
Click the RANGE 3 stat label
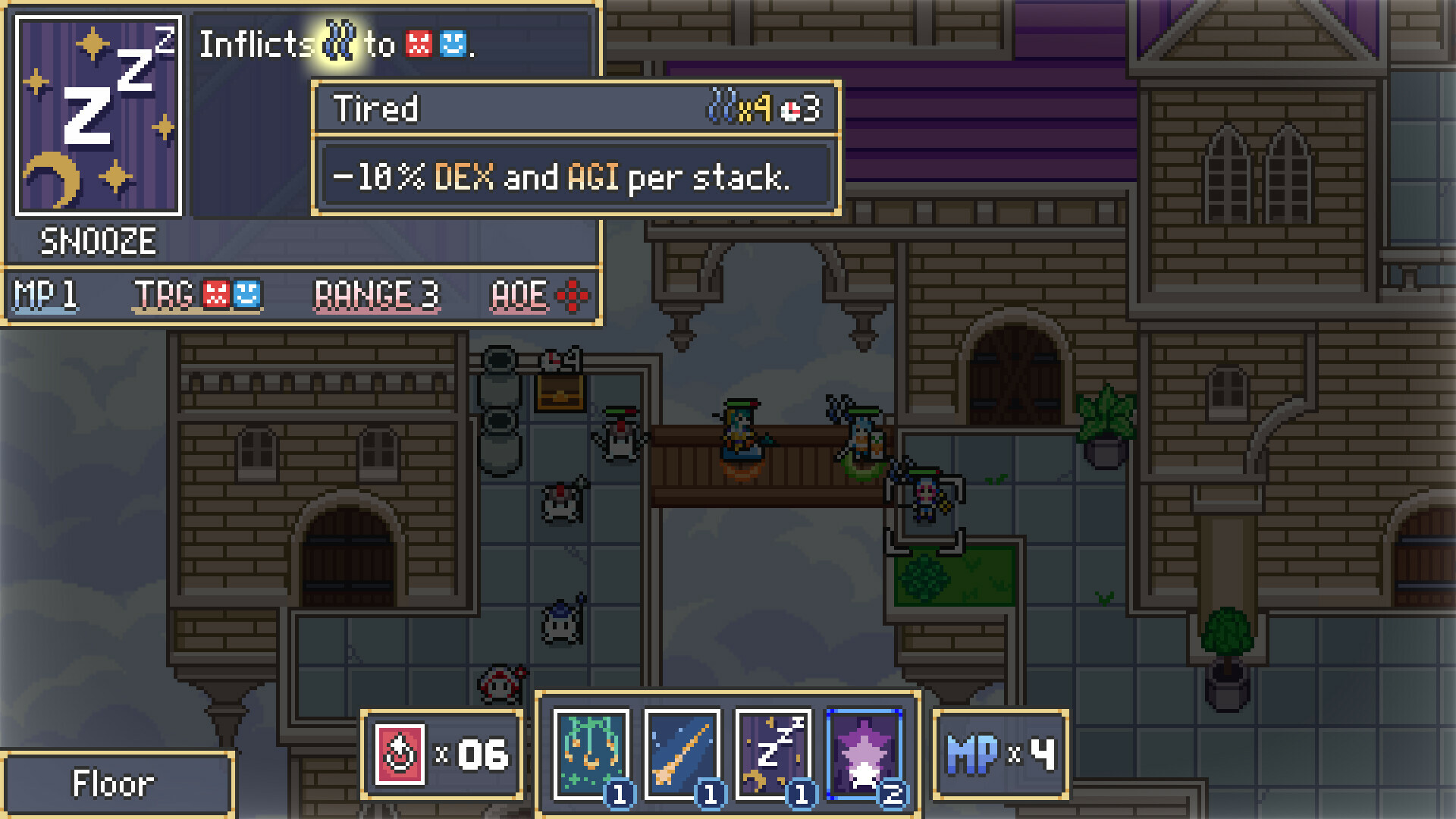coord(377,296)
